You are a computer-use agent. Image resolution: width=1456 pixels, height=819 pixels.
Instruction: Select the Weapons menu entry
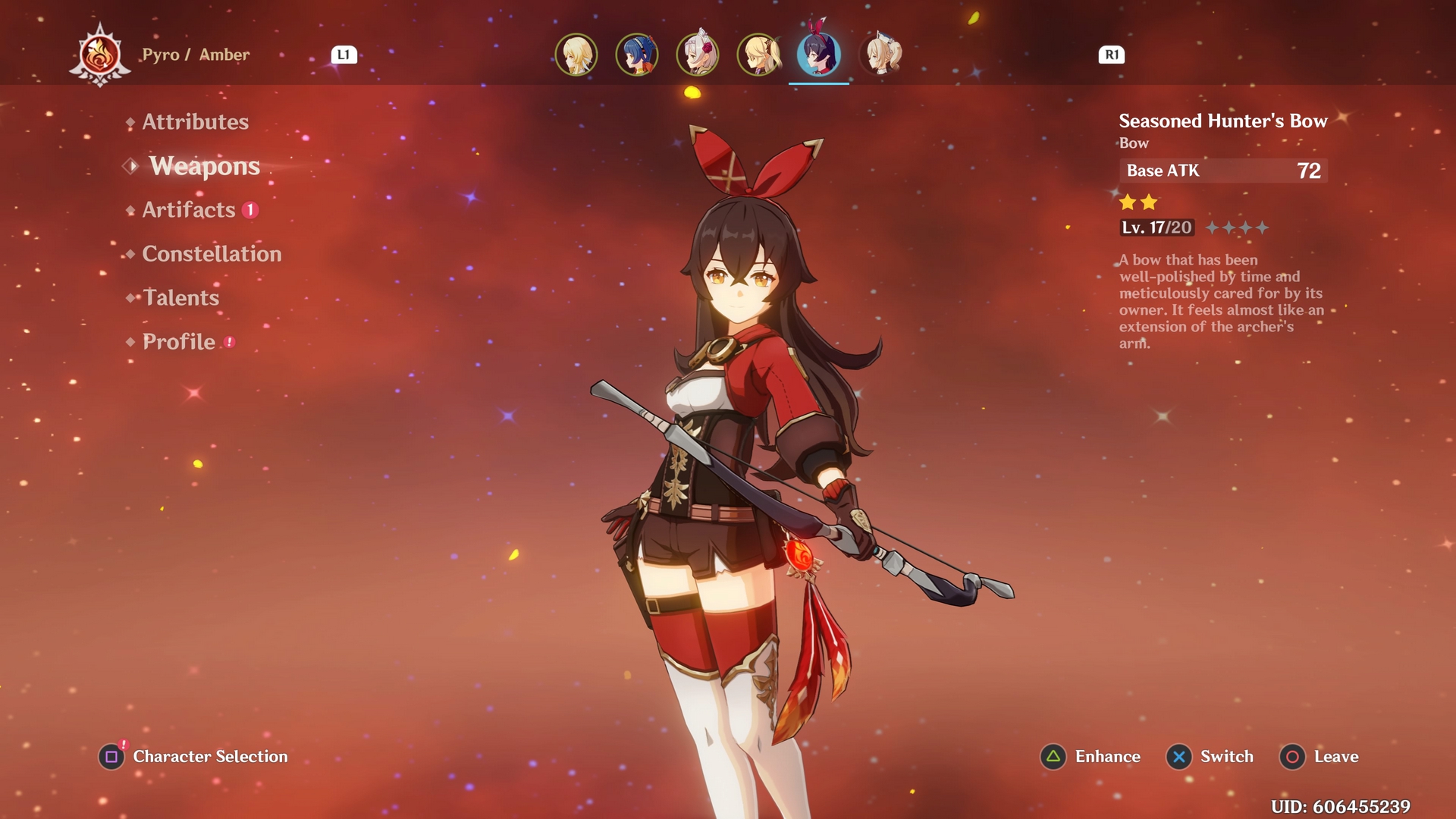(x=204, y=166)
